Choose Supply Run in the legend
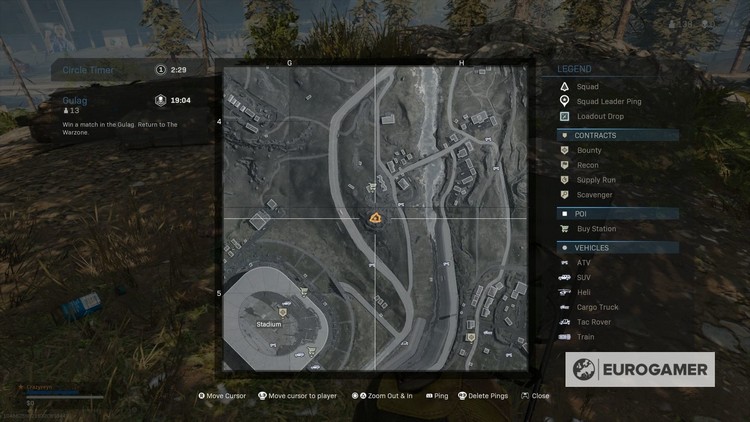Image resolution: width=750 pixels, height=422 pixels. pyautogui.click(x=596, y=180)
